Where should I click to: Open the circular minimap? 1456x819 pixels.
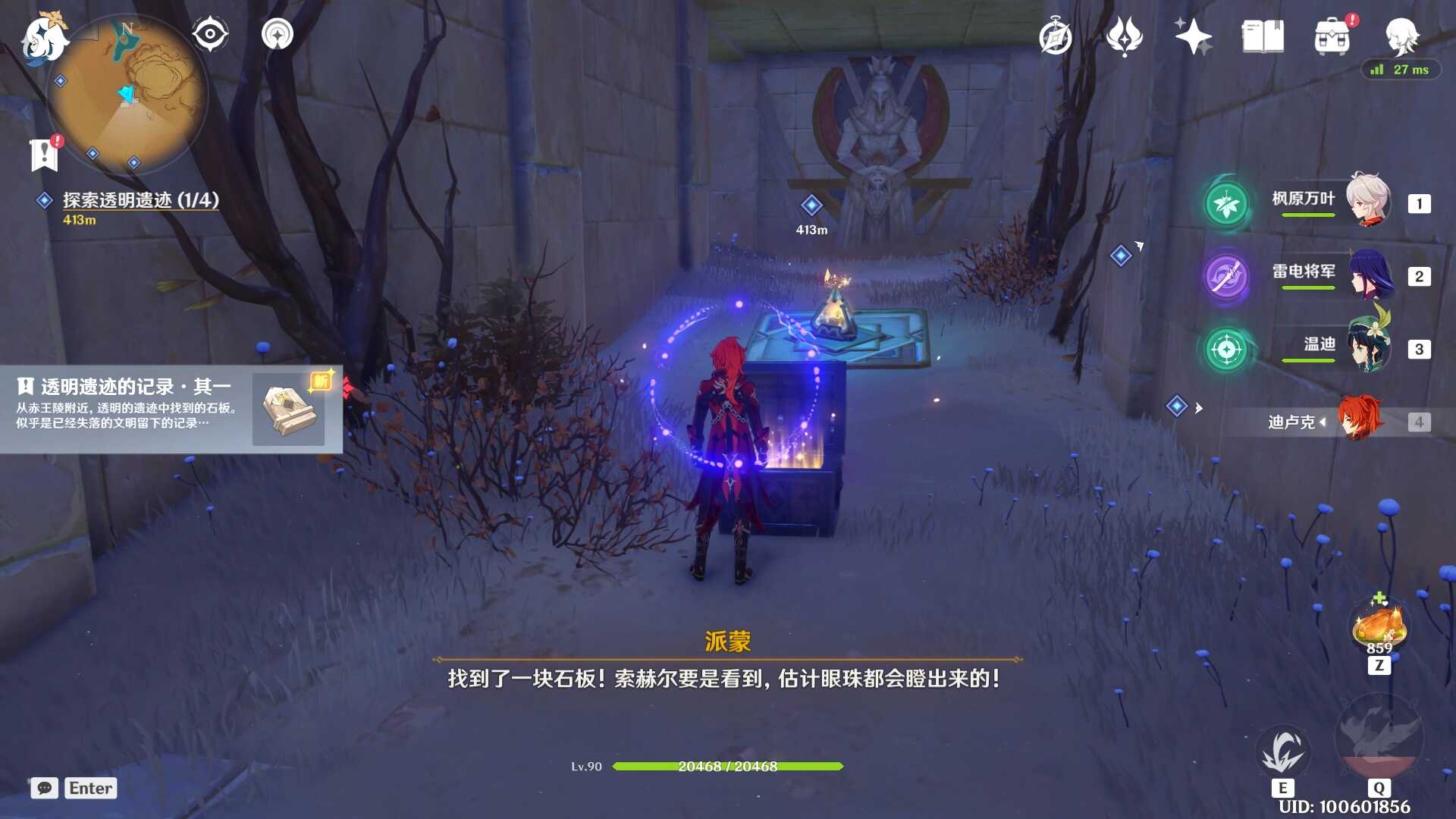[x=127, y=95]
